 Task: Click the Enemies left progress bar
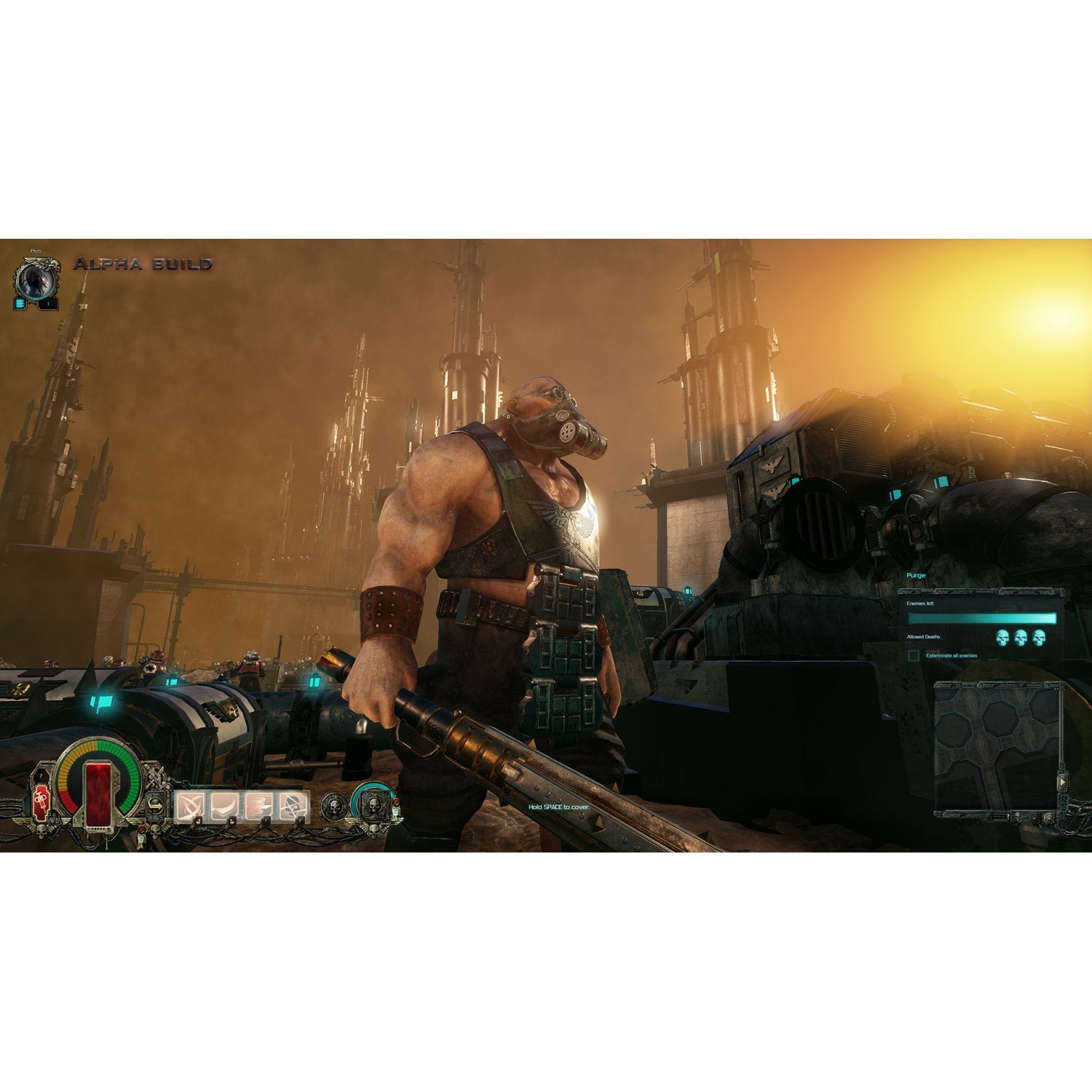tap(982, 618)
